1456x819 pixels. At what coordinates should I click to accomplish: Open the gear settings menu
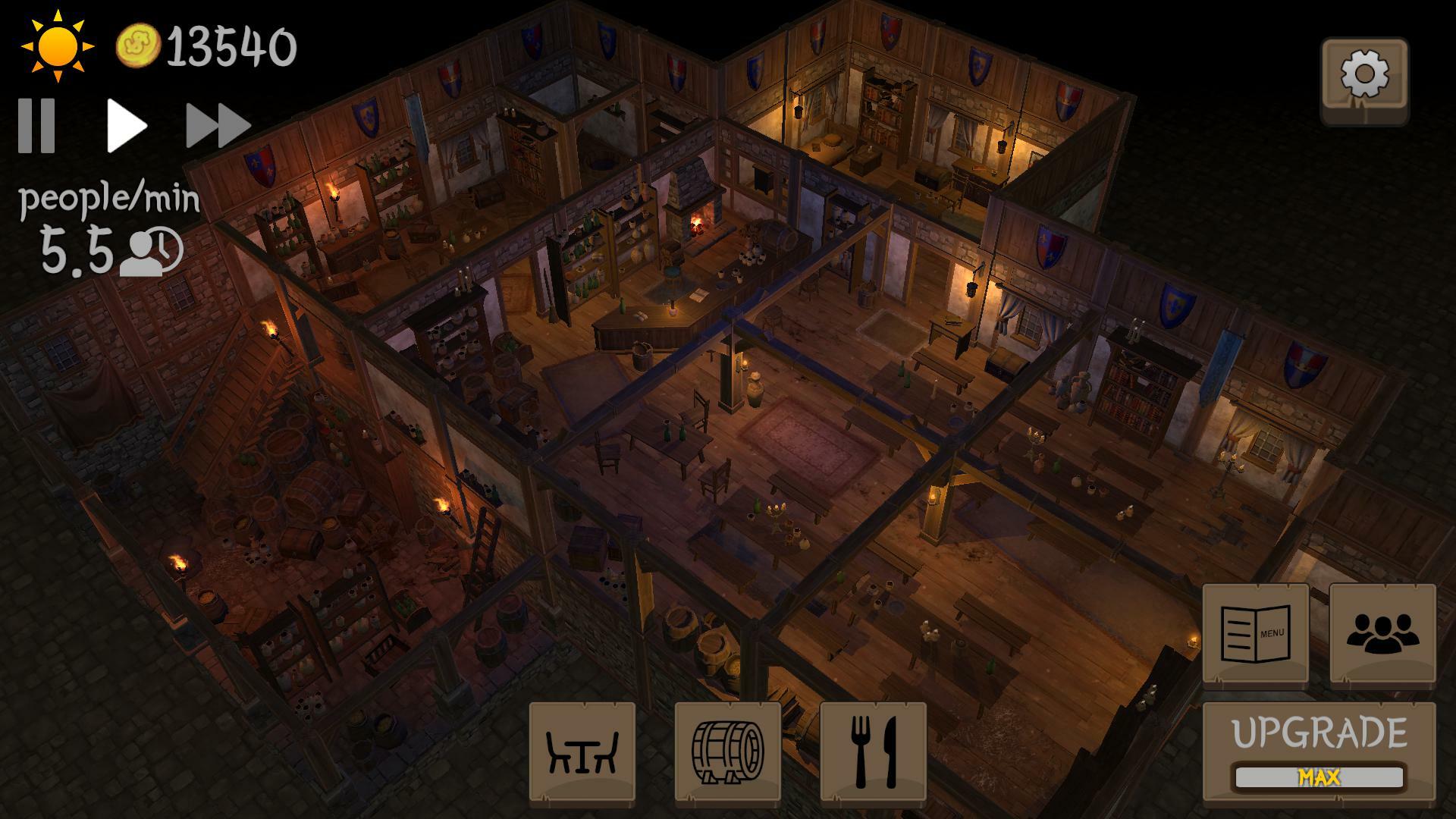click(x=1364, y=77)
